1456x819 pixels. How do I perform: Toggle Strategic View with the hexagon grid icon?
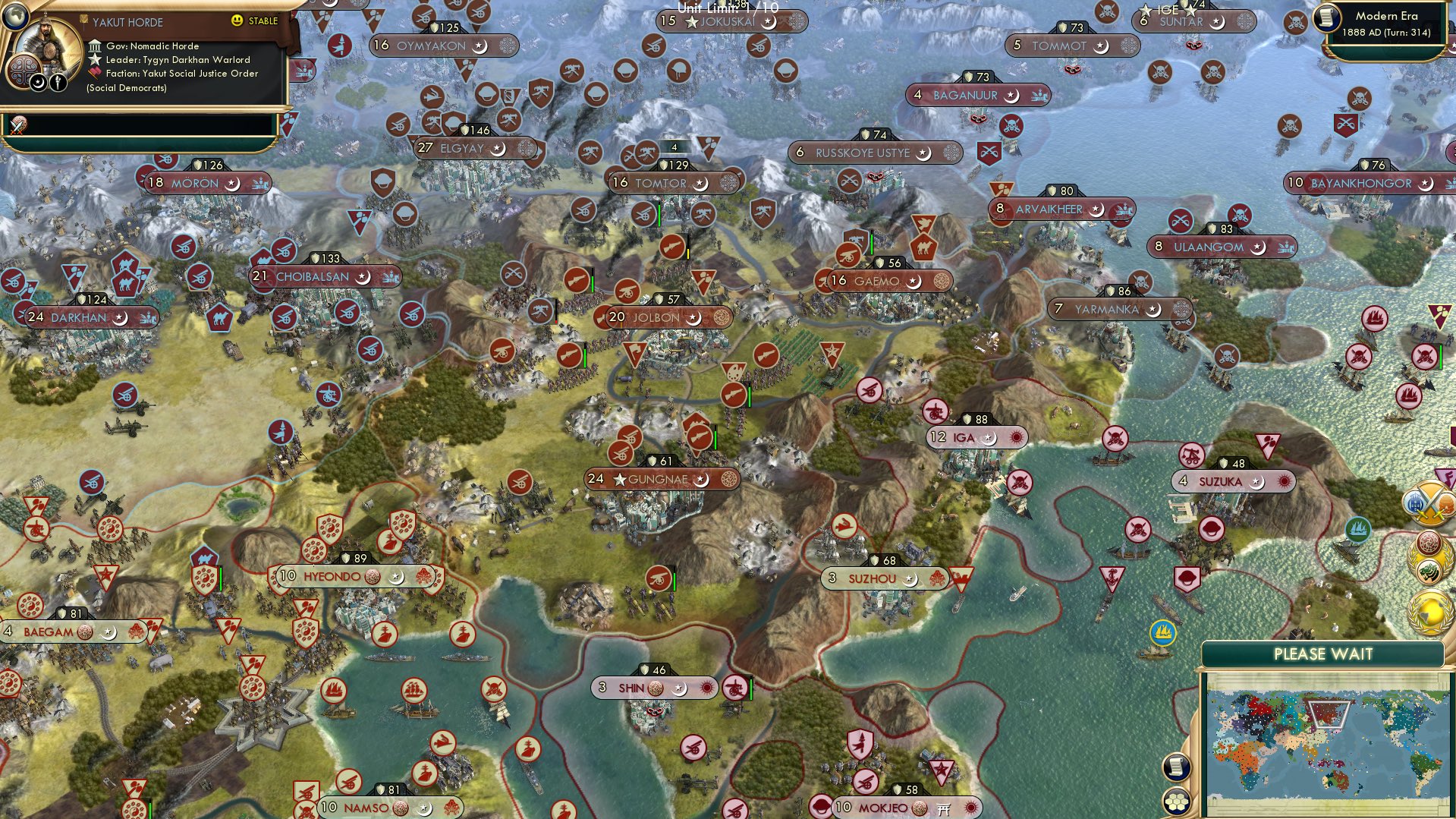point(1176,802)
